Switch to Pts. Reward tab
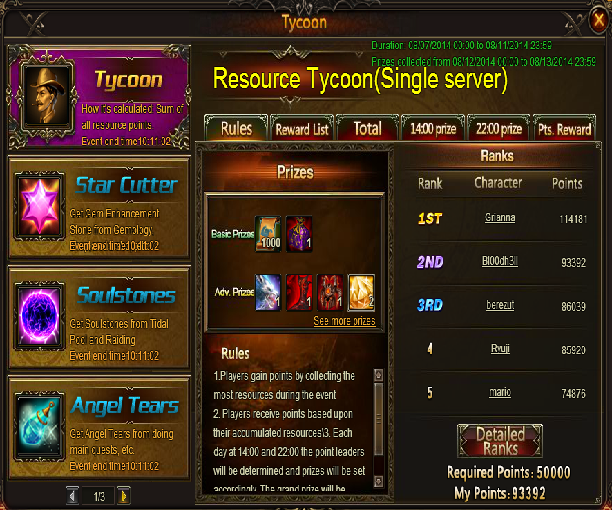The image size is (612, 510). pos(564,128)
